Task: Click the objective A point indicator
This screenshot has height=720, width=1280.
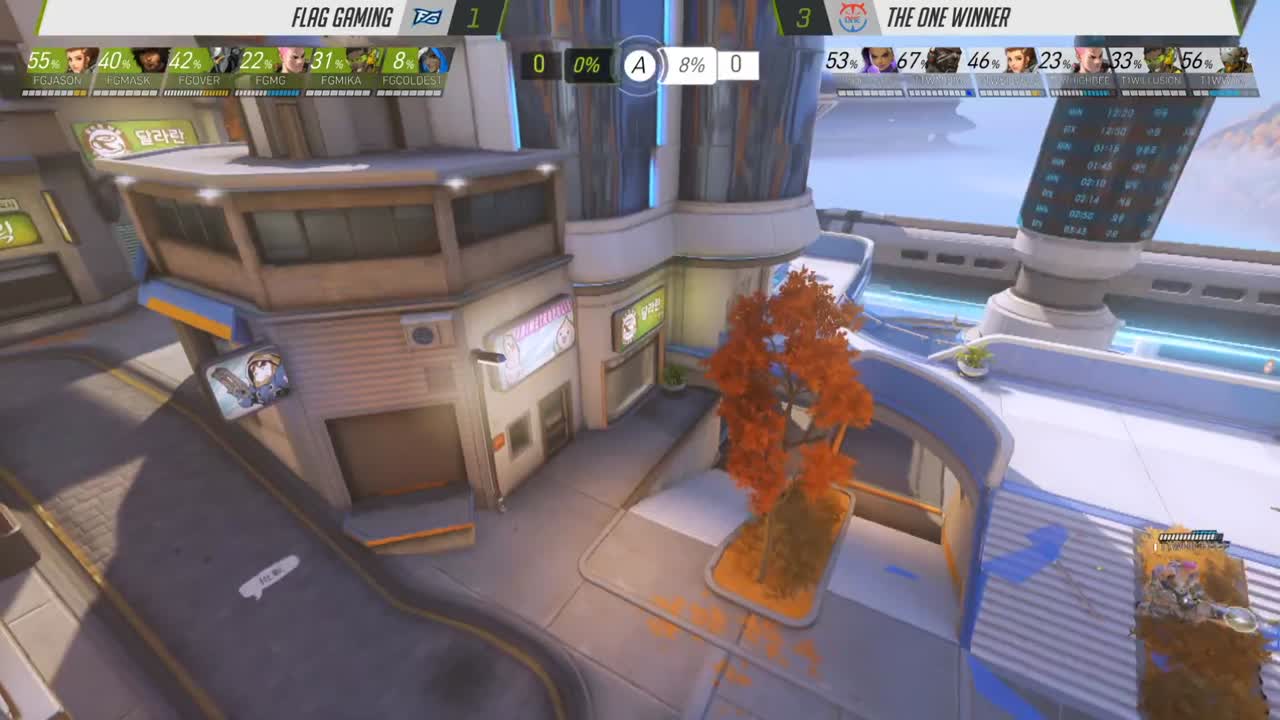Action: [x=638, y=66]
